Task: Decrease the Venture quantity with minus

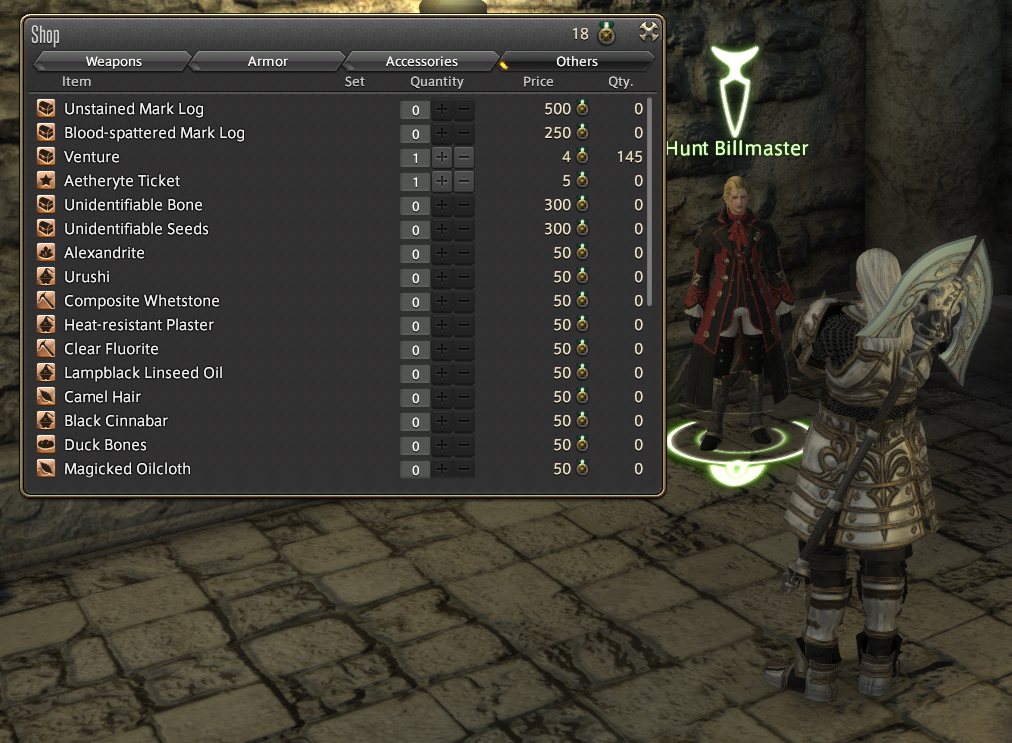Action: pos(464,157)
